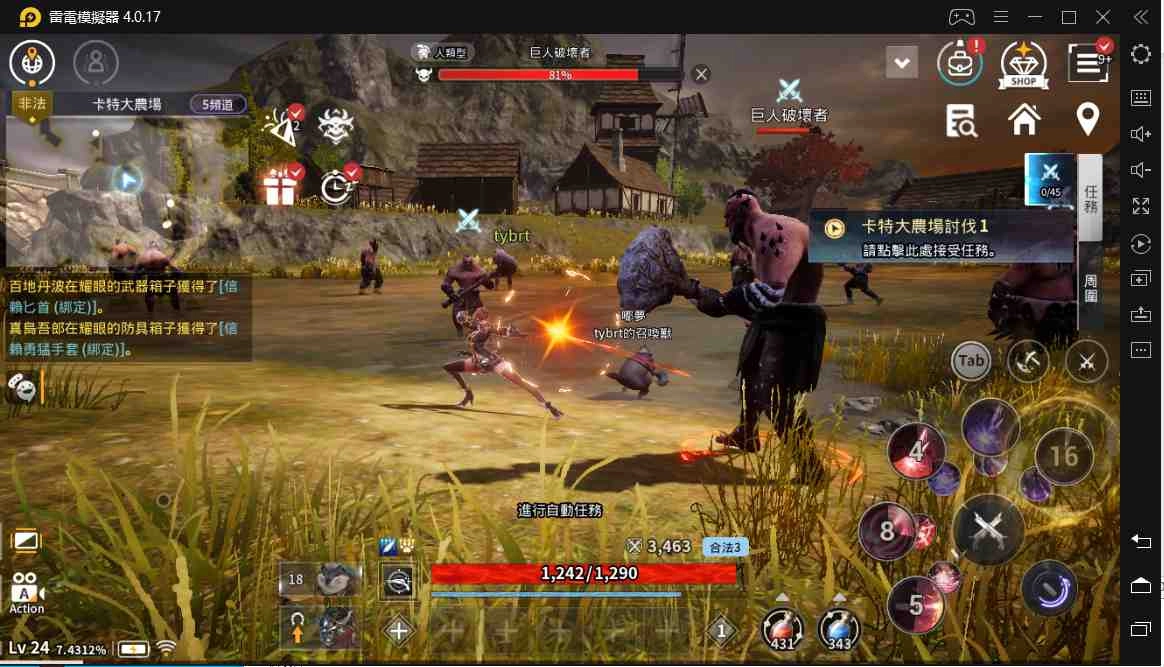1164x667 pixels.
Task: Open the map location pin
Action: click(1087, 120)
